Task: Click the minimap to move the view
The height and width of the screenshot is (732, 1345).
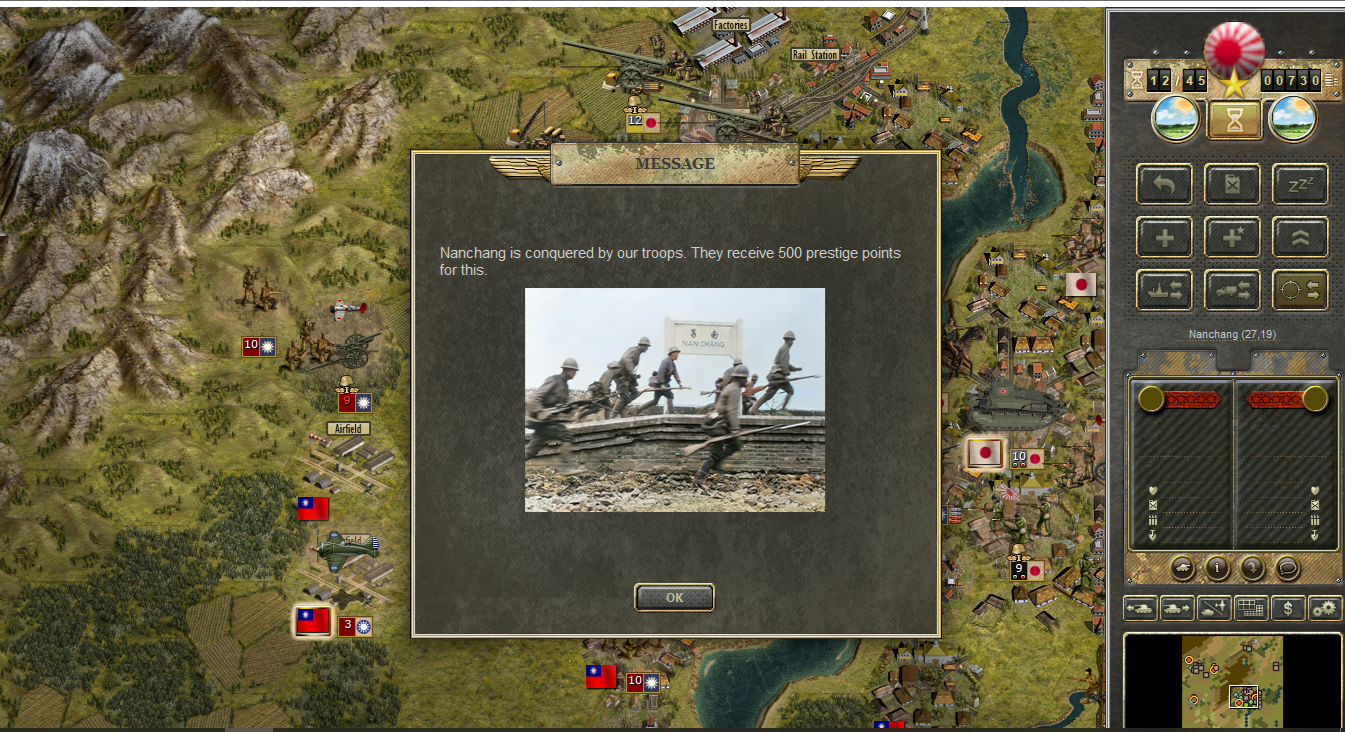Action: [1232, 681]
